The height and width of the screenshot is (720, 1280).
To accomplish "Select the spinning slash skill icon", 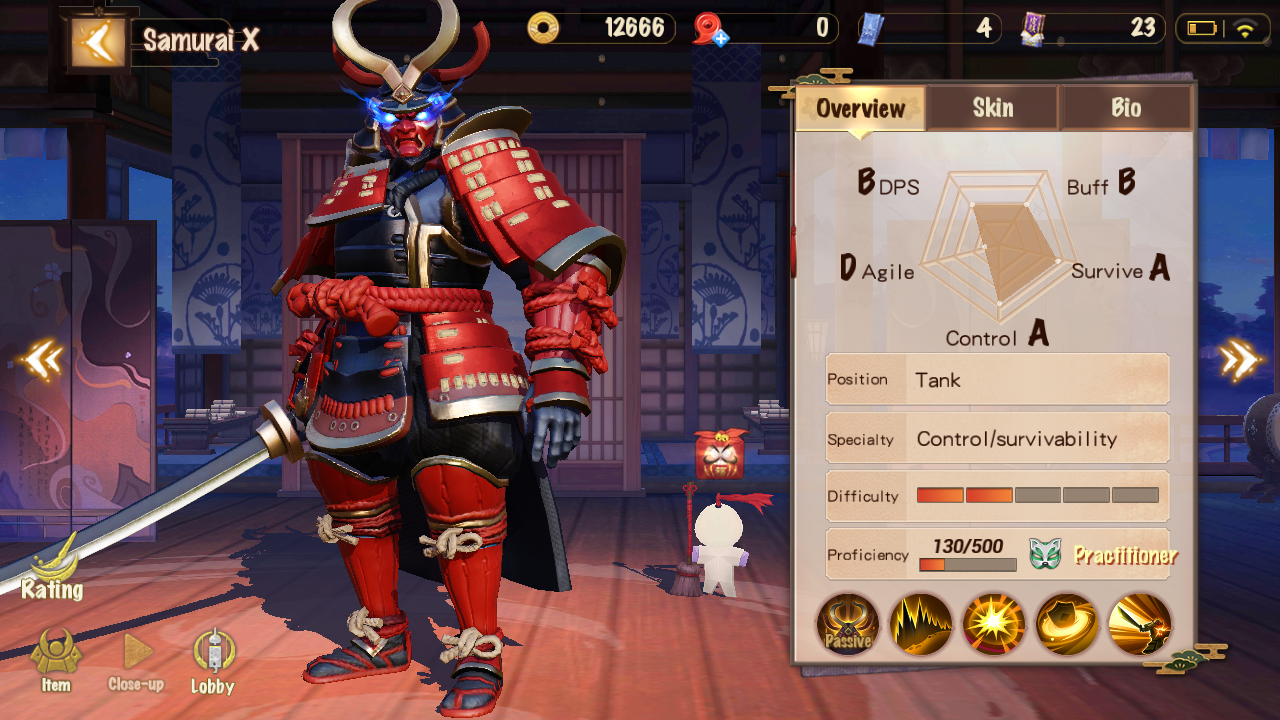I will [x=1067, y=624].
